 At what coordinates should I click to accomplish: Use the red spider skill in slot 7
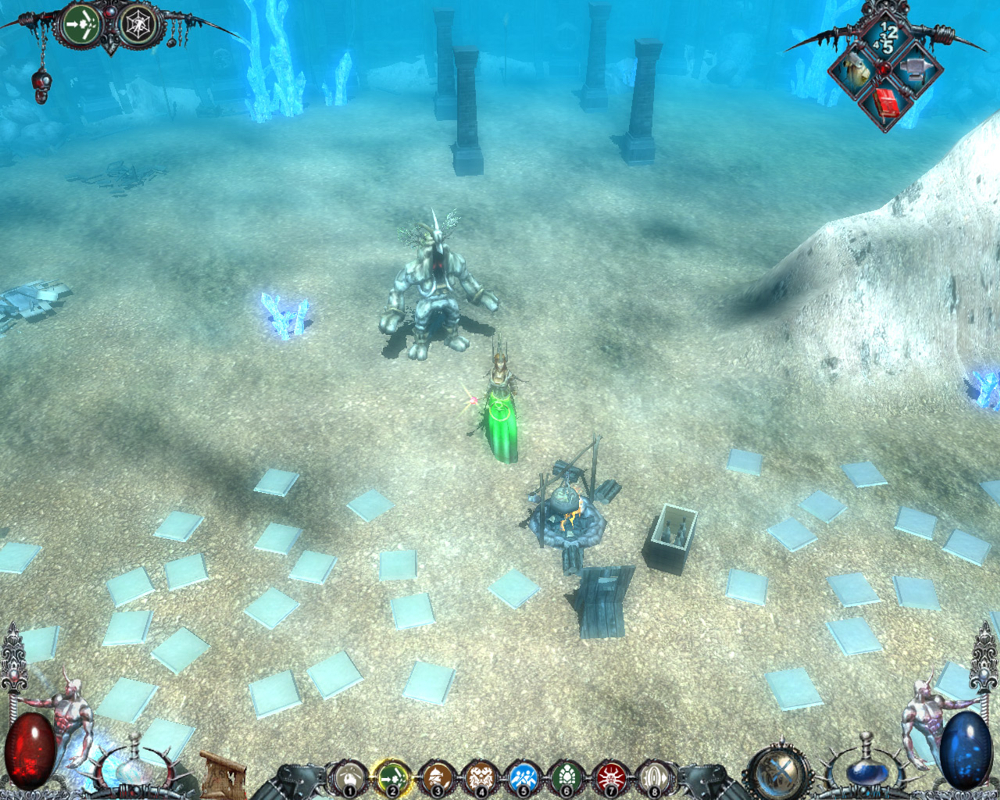coord(610,777)
